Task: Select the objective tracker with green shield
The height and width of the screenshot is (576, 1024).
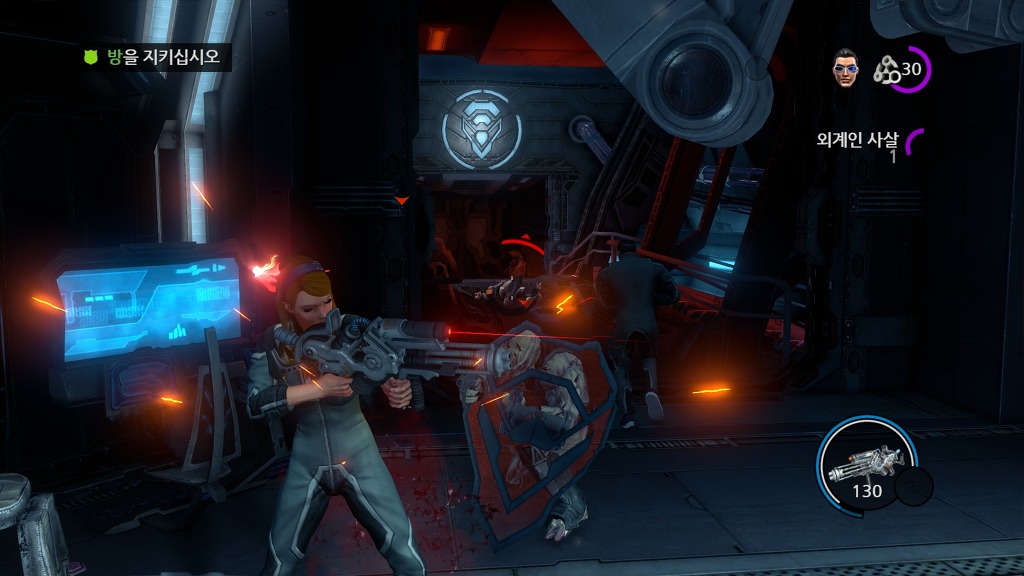Action: [155, 57]
